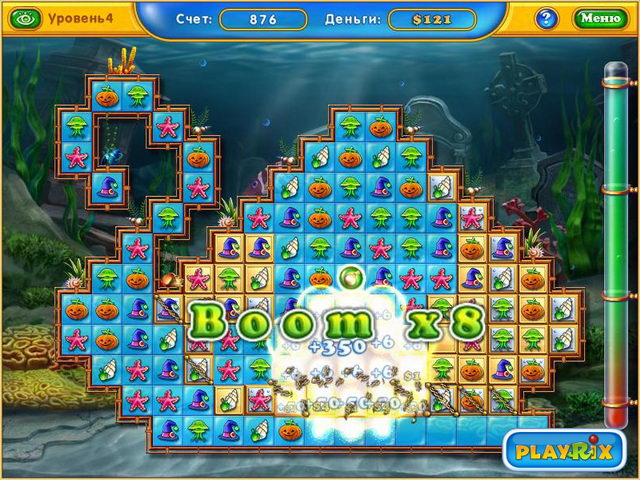640x480 pixels.
Task: Click the Playrix logo
Action: pos(562,451)
